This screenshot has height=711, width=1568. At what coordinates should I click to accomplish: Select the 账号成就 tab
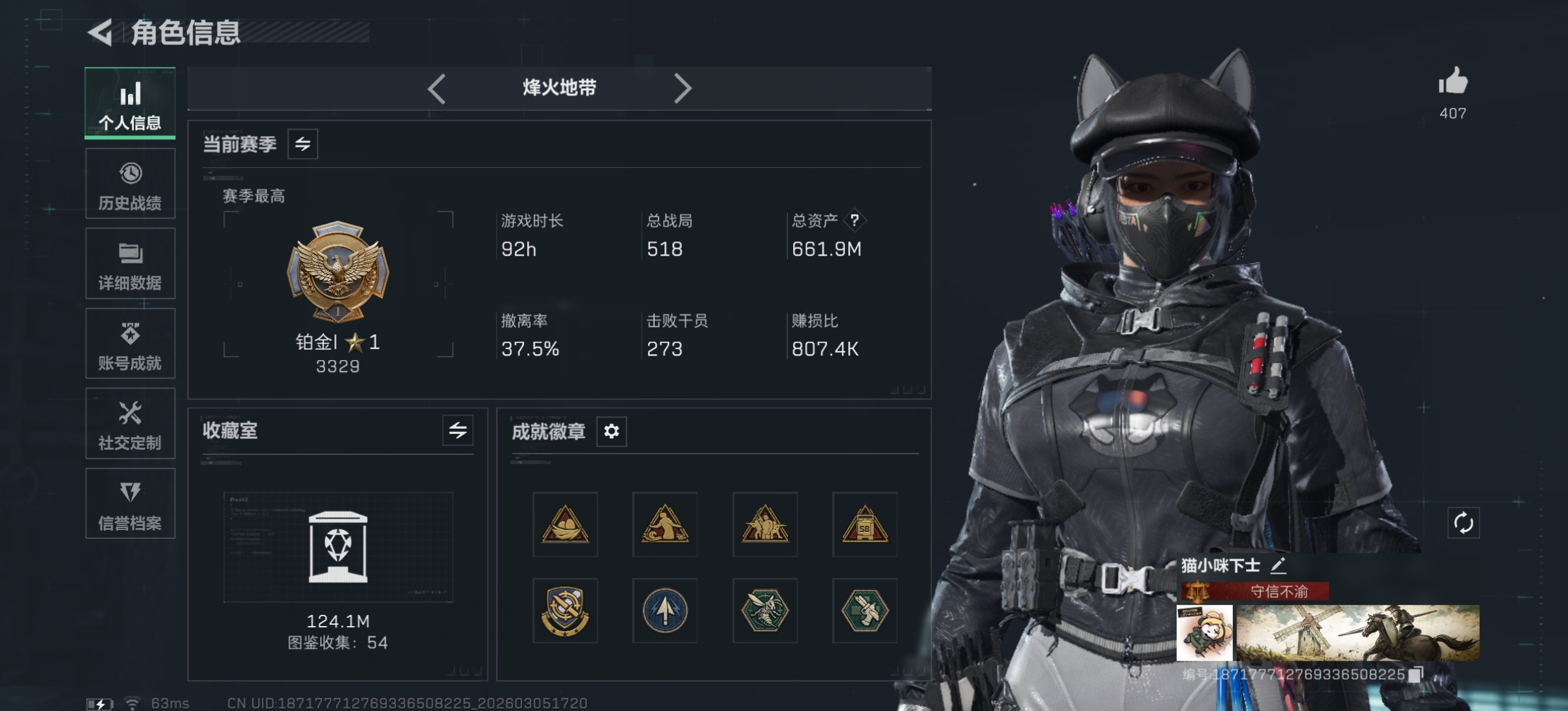pos(130,344)
